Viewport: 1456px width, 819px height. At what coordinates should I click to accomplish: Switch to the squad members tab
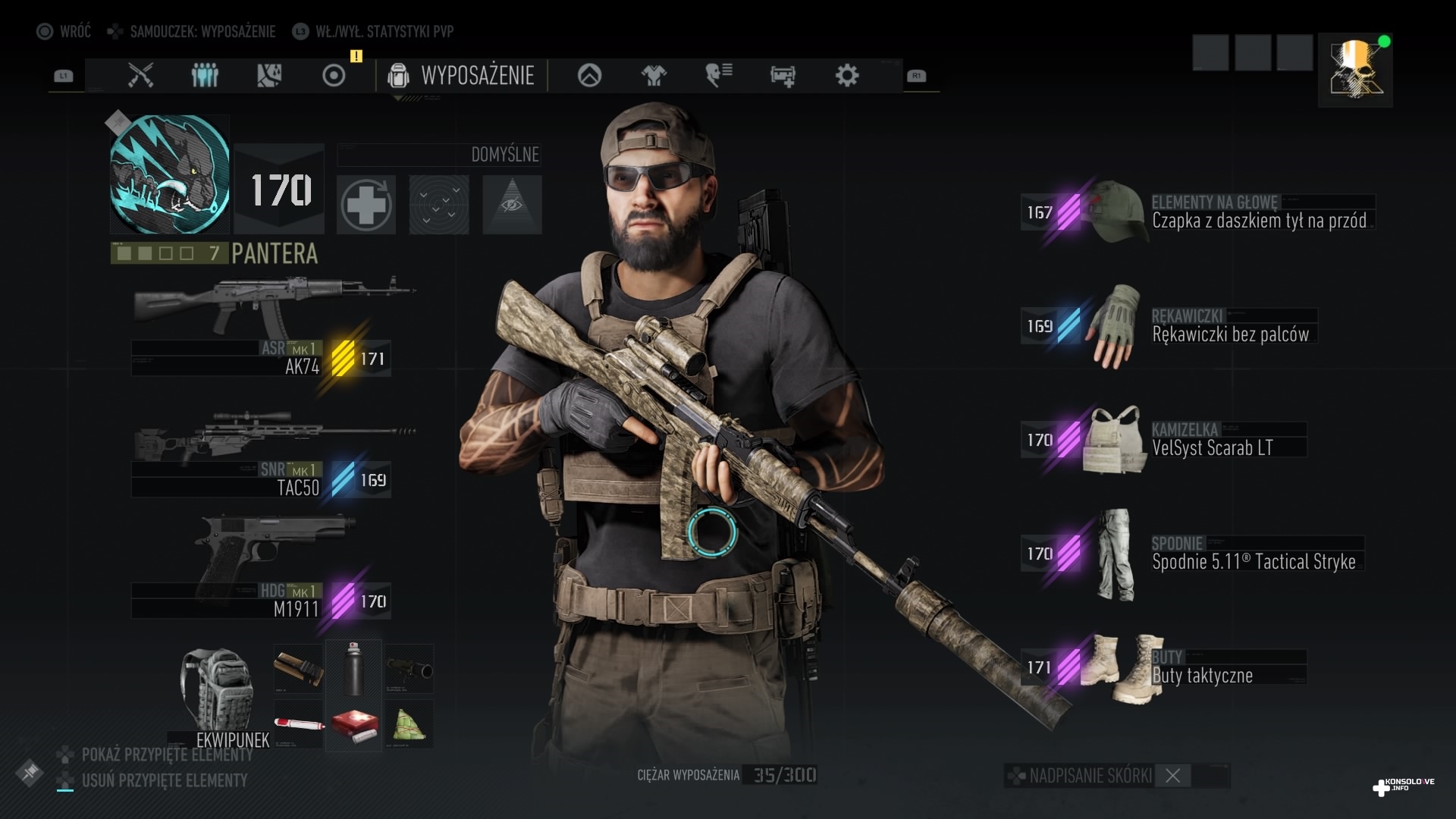[205, 75]
